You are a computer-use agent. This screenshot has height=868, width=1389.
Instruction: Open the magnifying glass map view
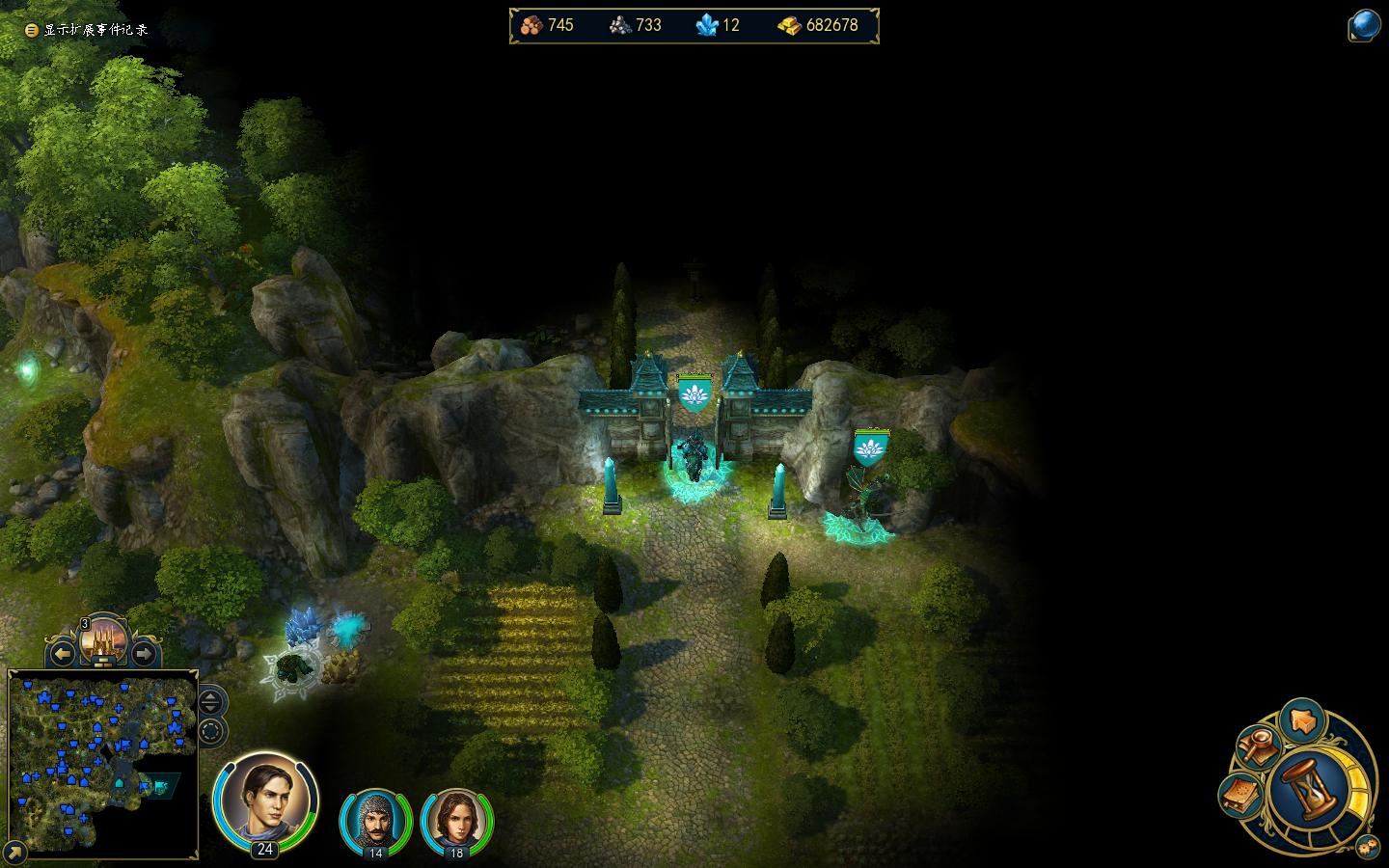[x=1257, y=747]
